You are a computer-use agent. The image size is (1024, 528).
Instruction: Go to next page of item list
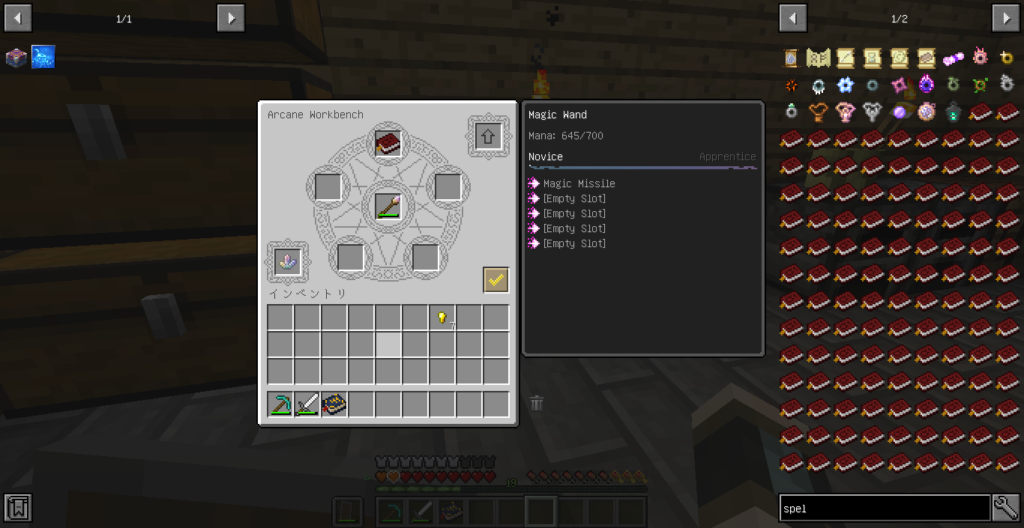pyautogui.click(x=1006, y=18)
